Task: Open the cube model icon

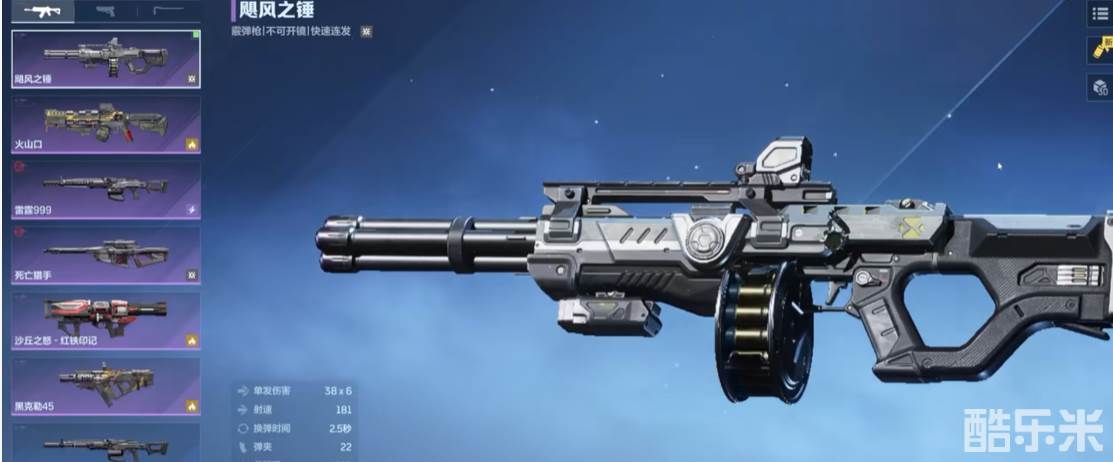Action: pos(1100,87)
